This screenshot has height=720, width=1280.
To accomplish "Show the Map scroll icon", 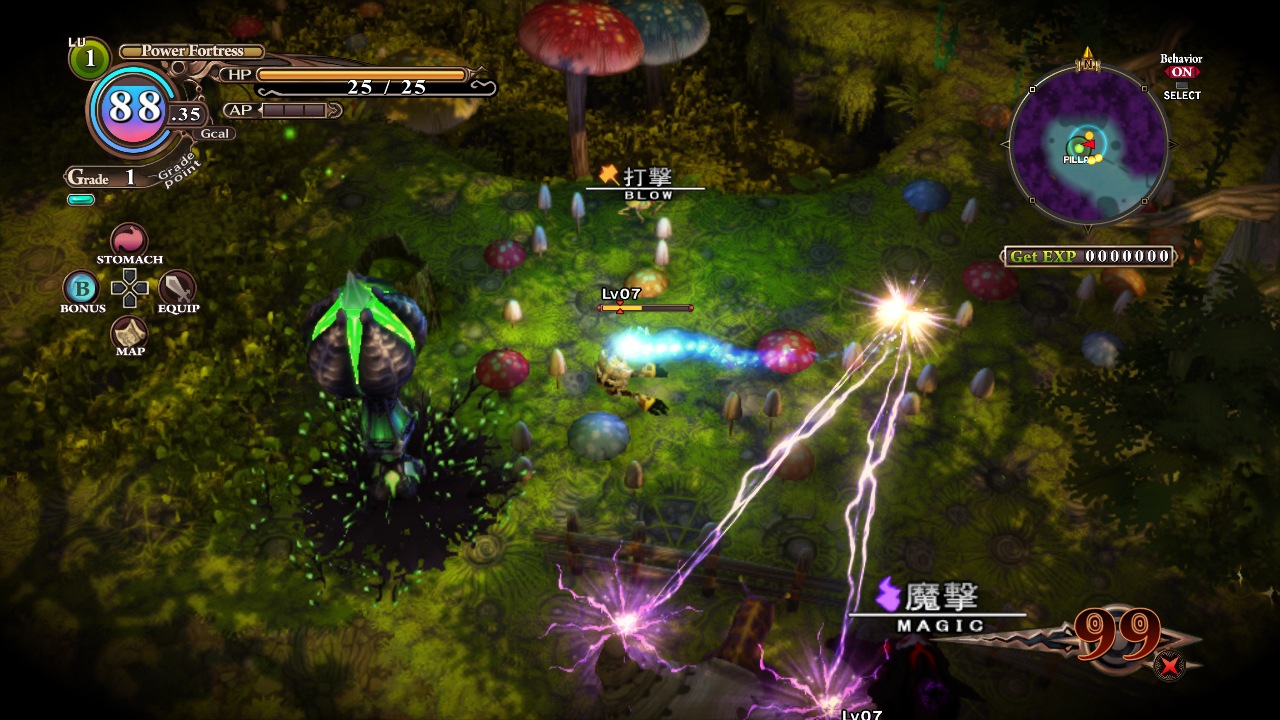I will (129, 332).
